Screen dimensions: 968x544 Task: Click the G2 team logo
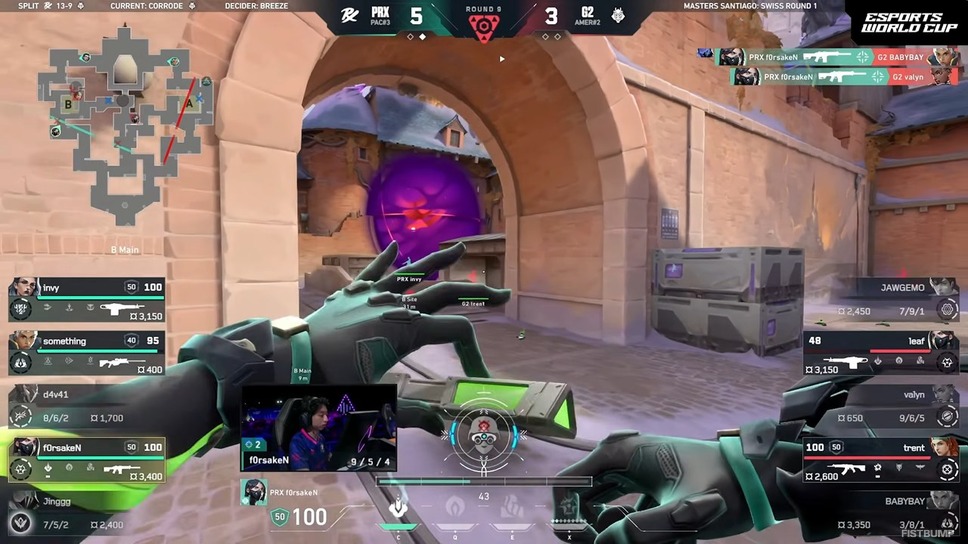pyautogui.click(x=619, y=16)
